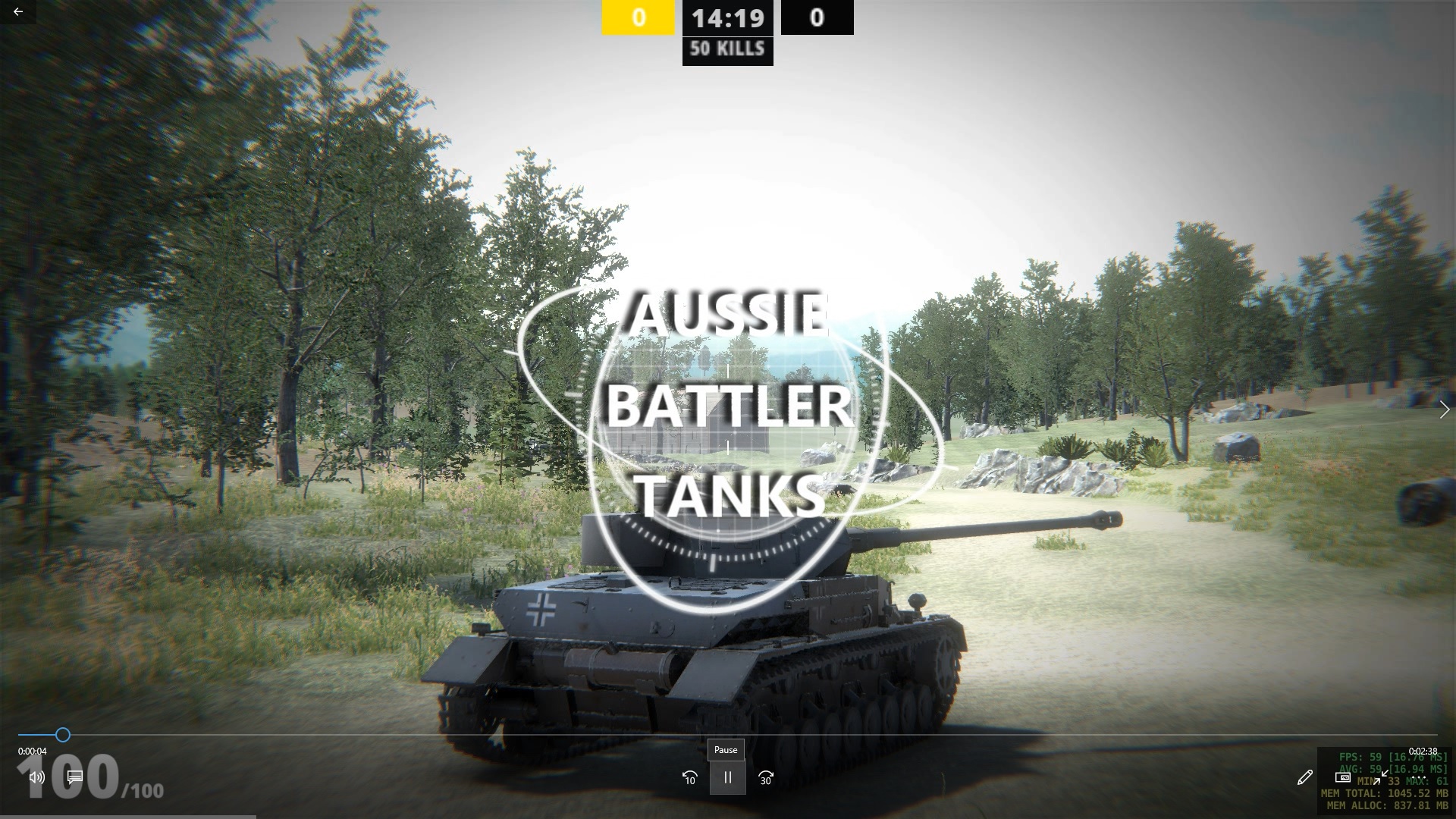Open the video trim editor with pencil icon
Screen dimensions: 1456x819
[x=1305, y=777]
